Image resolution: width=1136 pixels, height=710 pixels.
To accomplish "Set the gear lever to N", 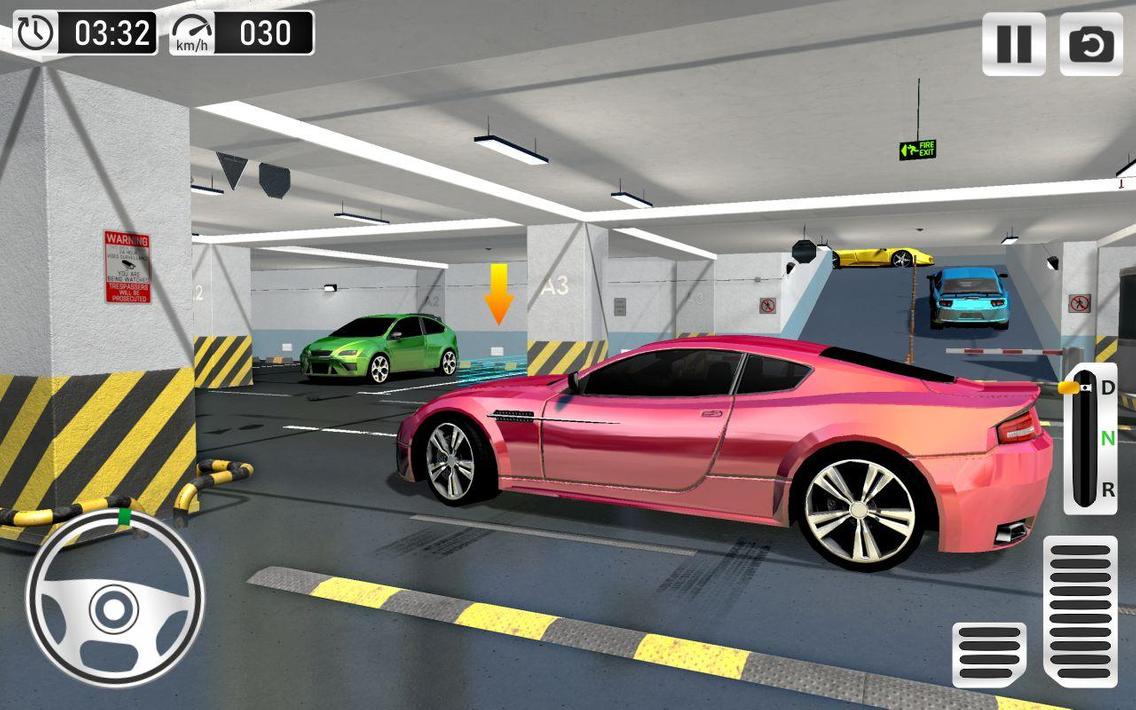I will (x=1107, y=438).
